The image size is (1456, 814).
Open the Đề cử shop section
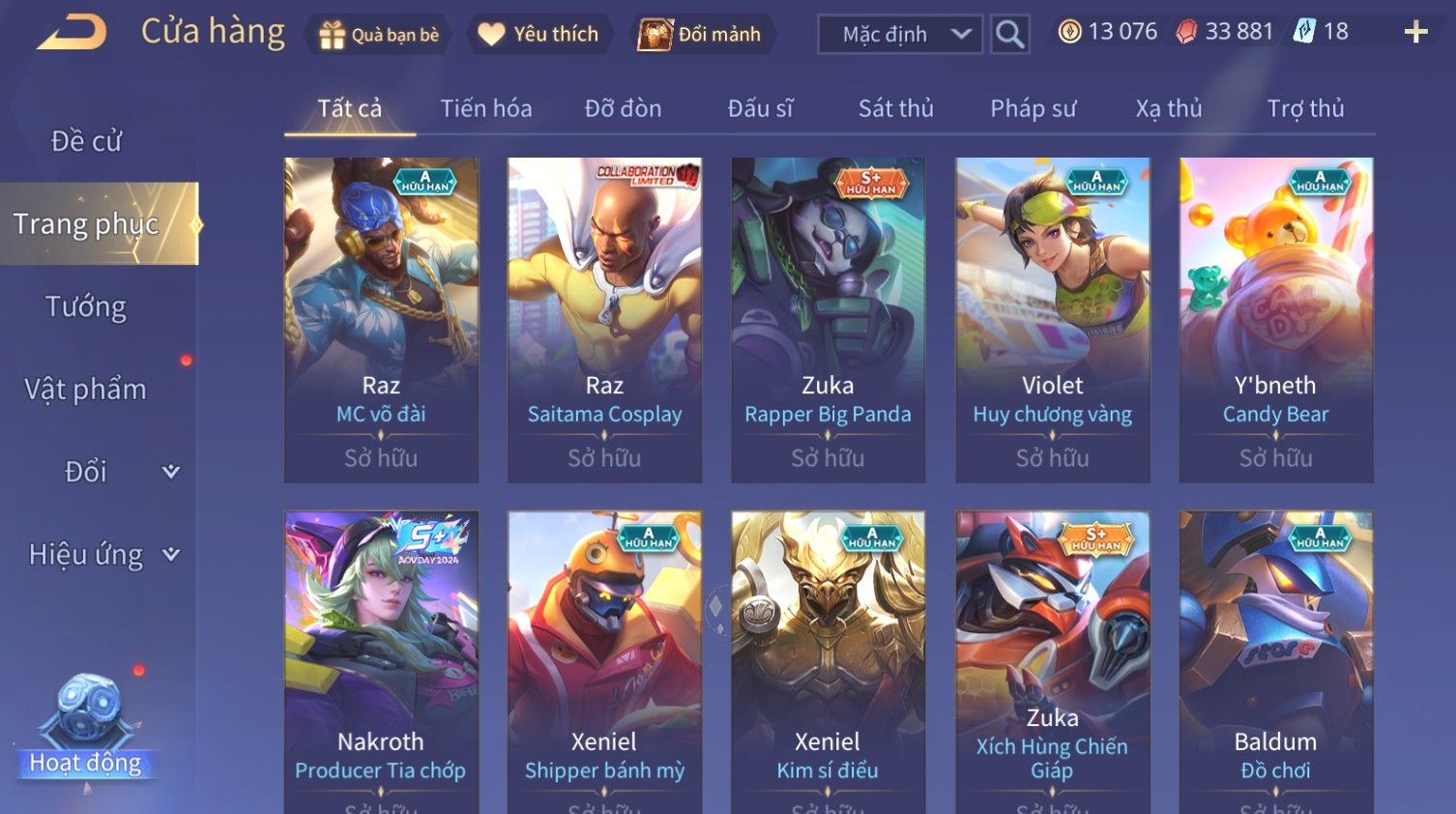click(86, 141)
